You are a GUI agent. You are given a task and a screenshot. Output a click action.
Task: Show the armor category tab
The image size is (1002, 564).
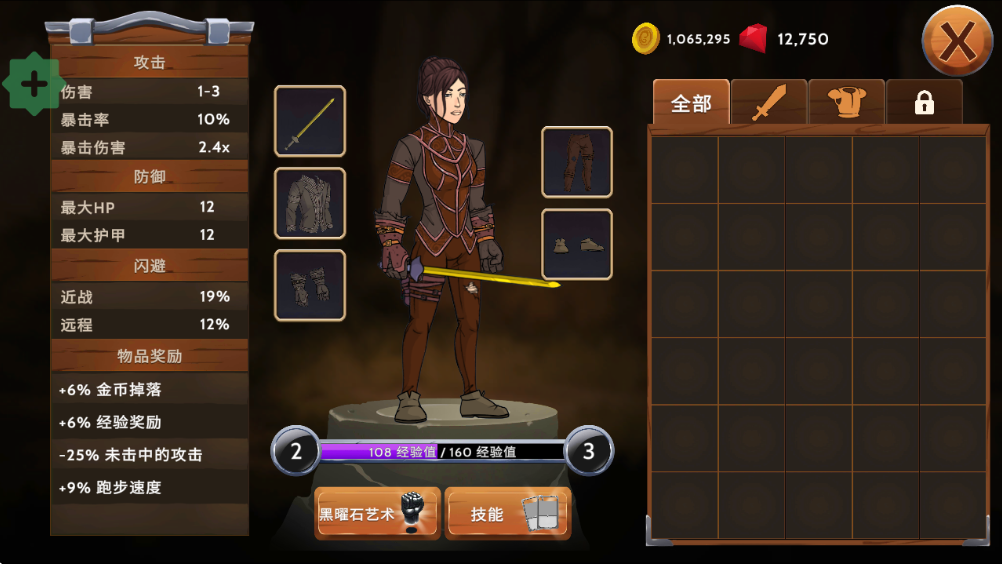(x=846, y=103)
